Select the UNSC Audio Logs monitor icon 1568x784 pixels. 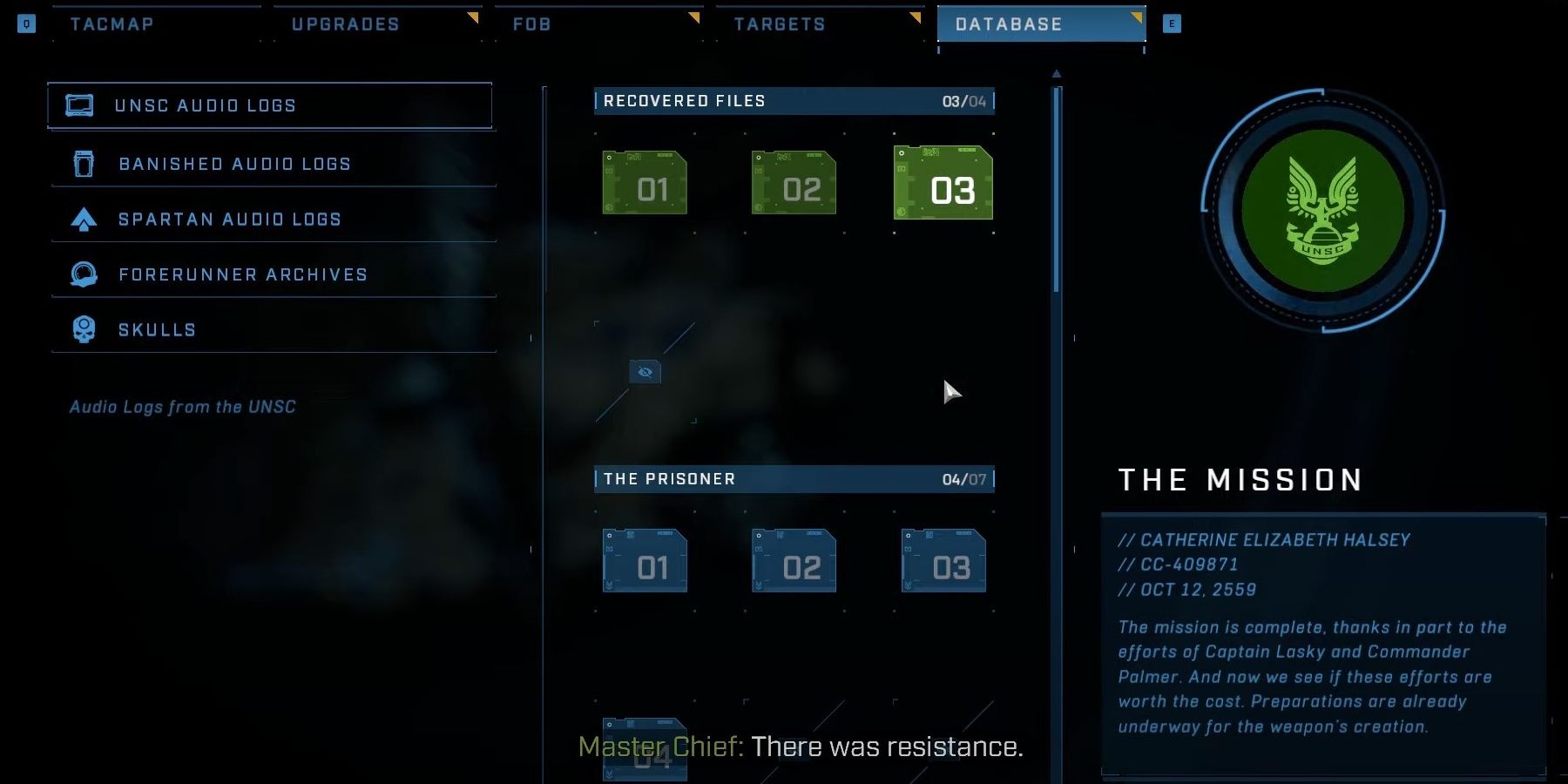[81, 105]
